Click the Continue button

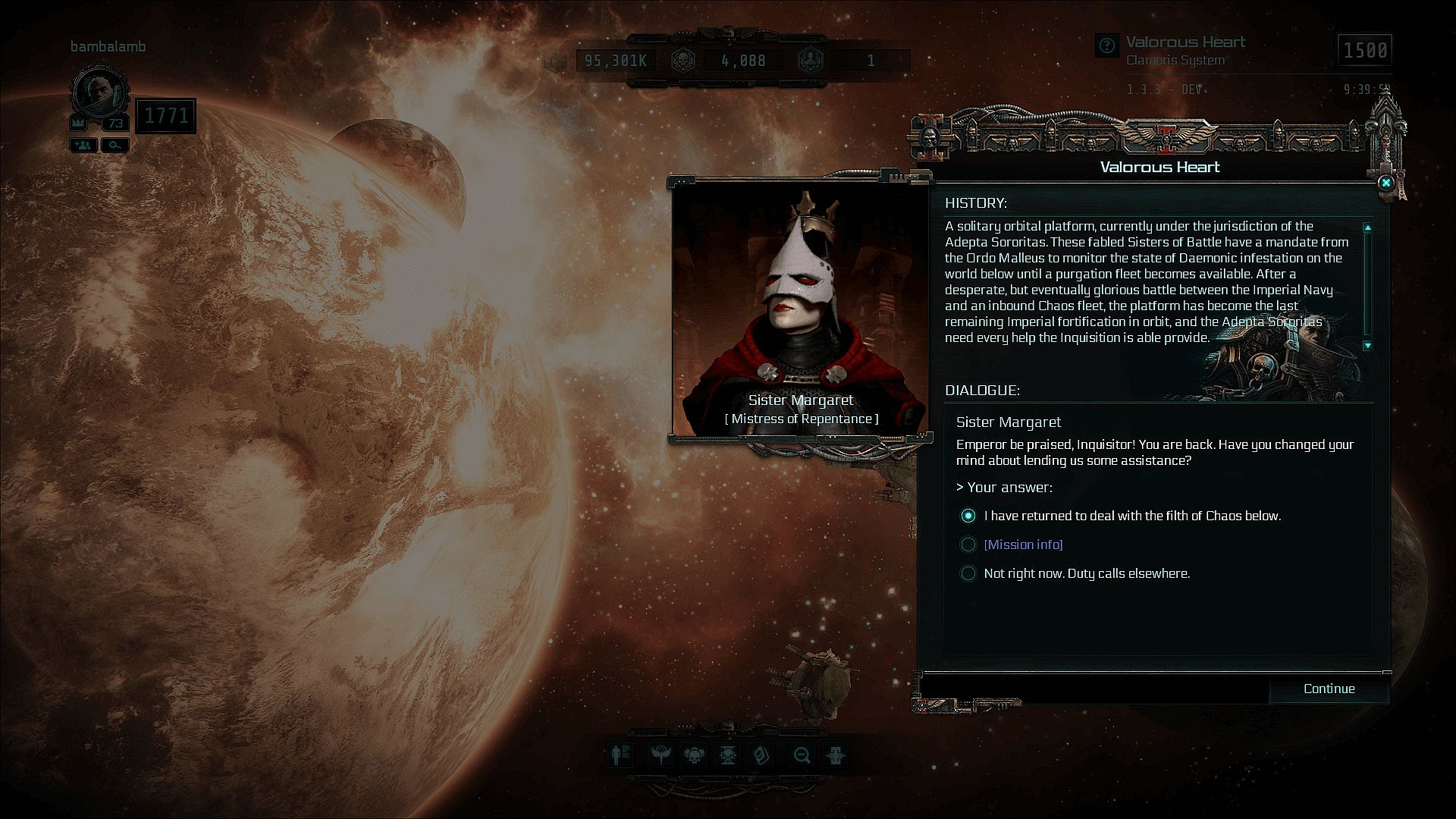(1329, 689)
